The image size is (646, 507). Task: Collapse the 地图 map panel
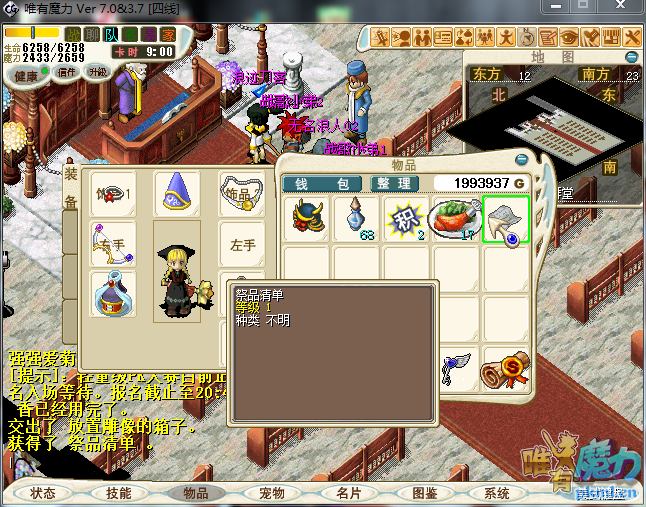632,56
